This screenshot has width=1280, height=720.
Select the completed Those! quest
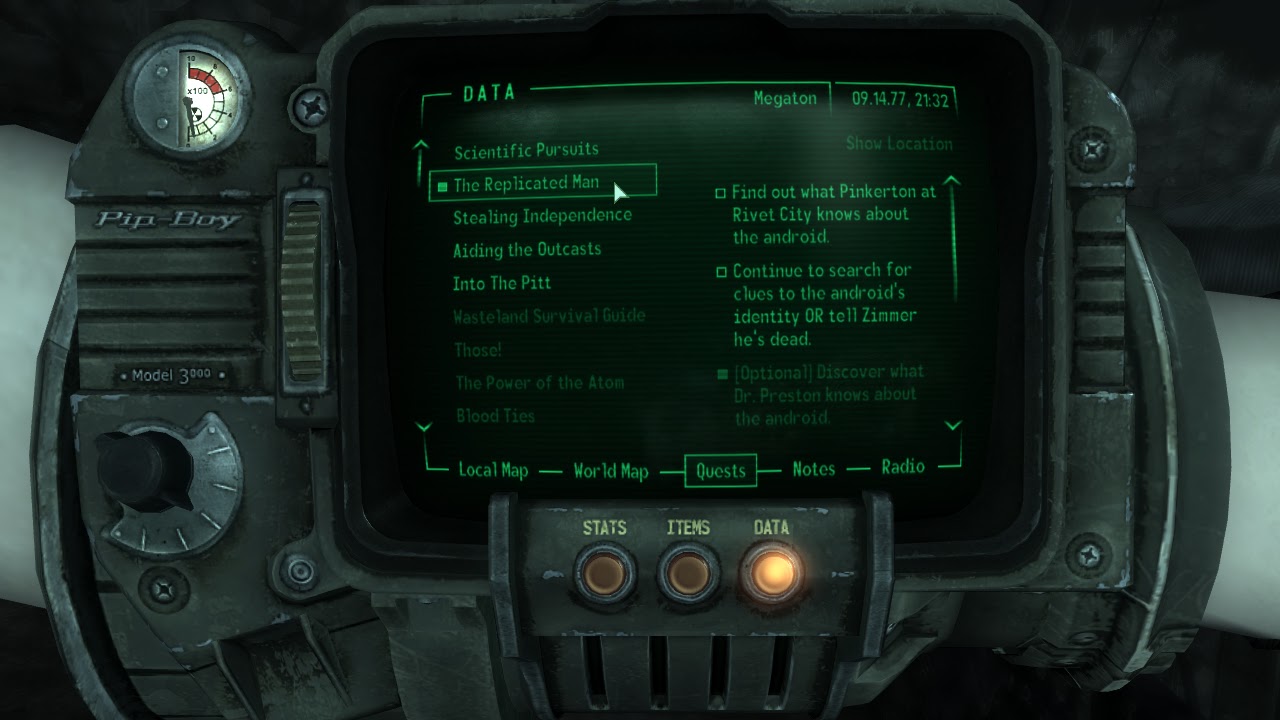point(478,350)
